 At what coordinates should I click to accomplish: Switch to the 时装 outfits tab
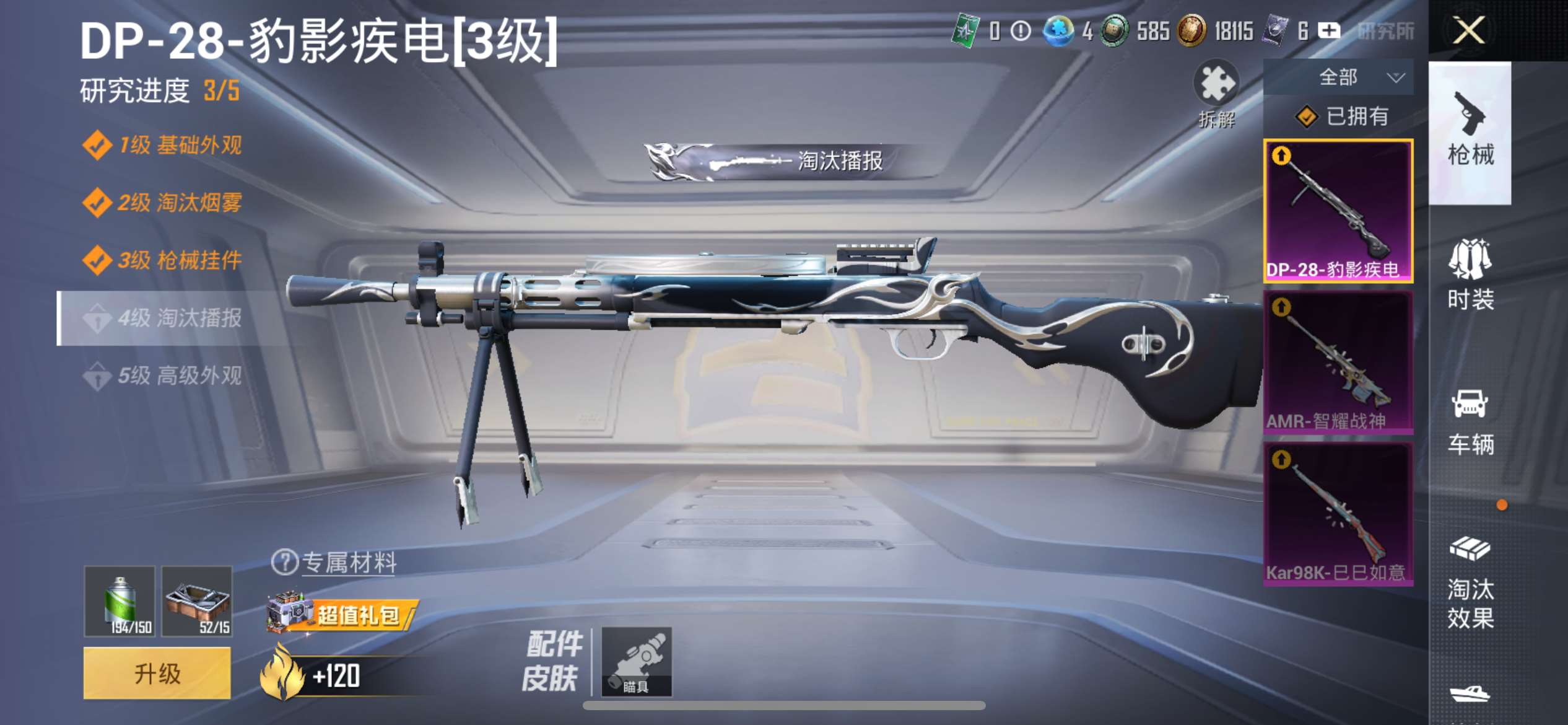click(x=1470, y=275)
